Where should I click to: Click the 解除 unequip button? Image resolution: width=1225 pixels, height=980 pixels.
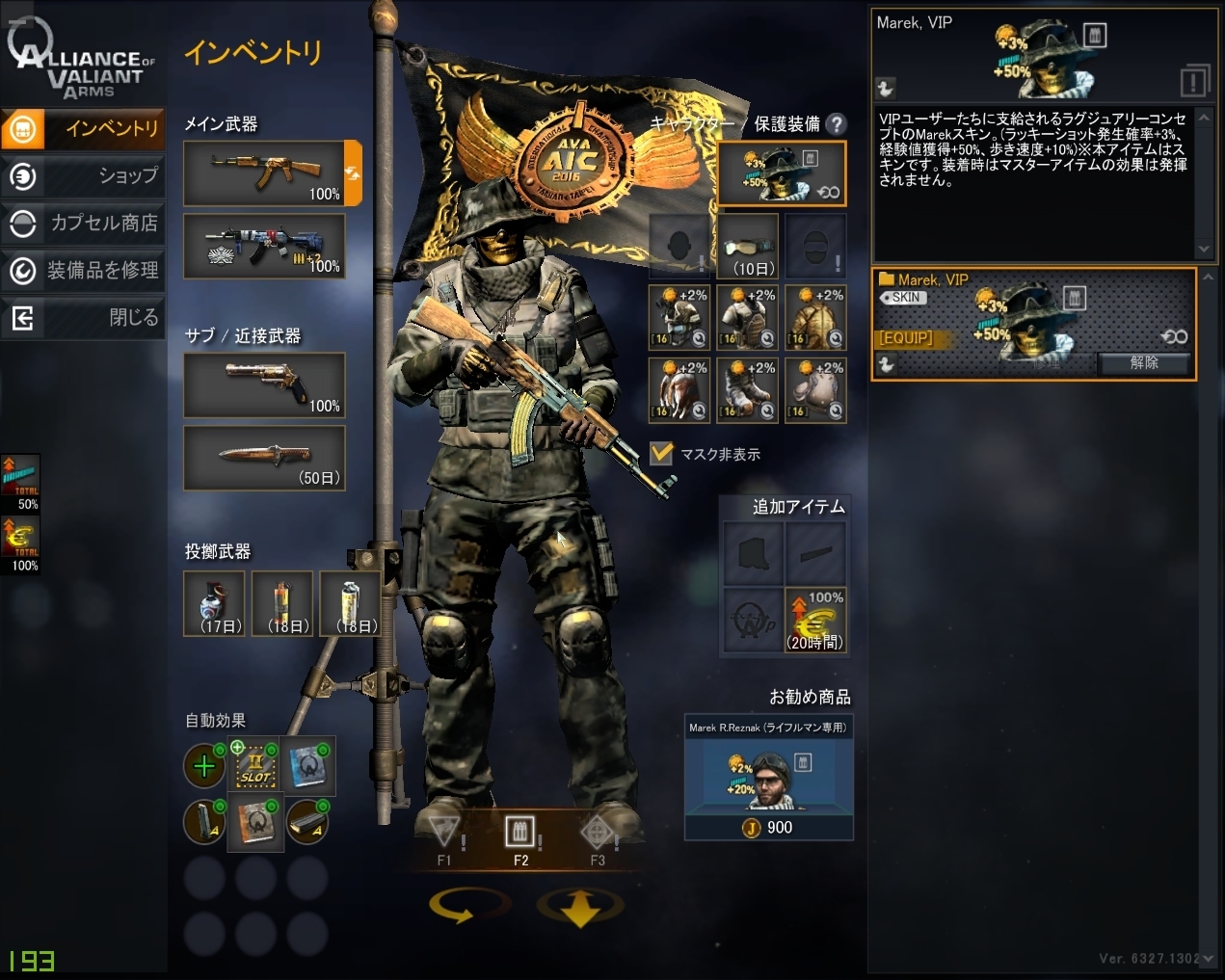pos(1143,363)
